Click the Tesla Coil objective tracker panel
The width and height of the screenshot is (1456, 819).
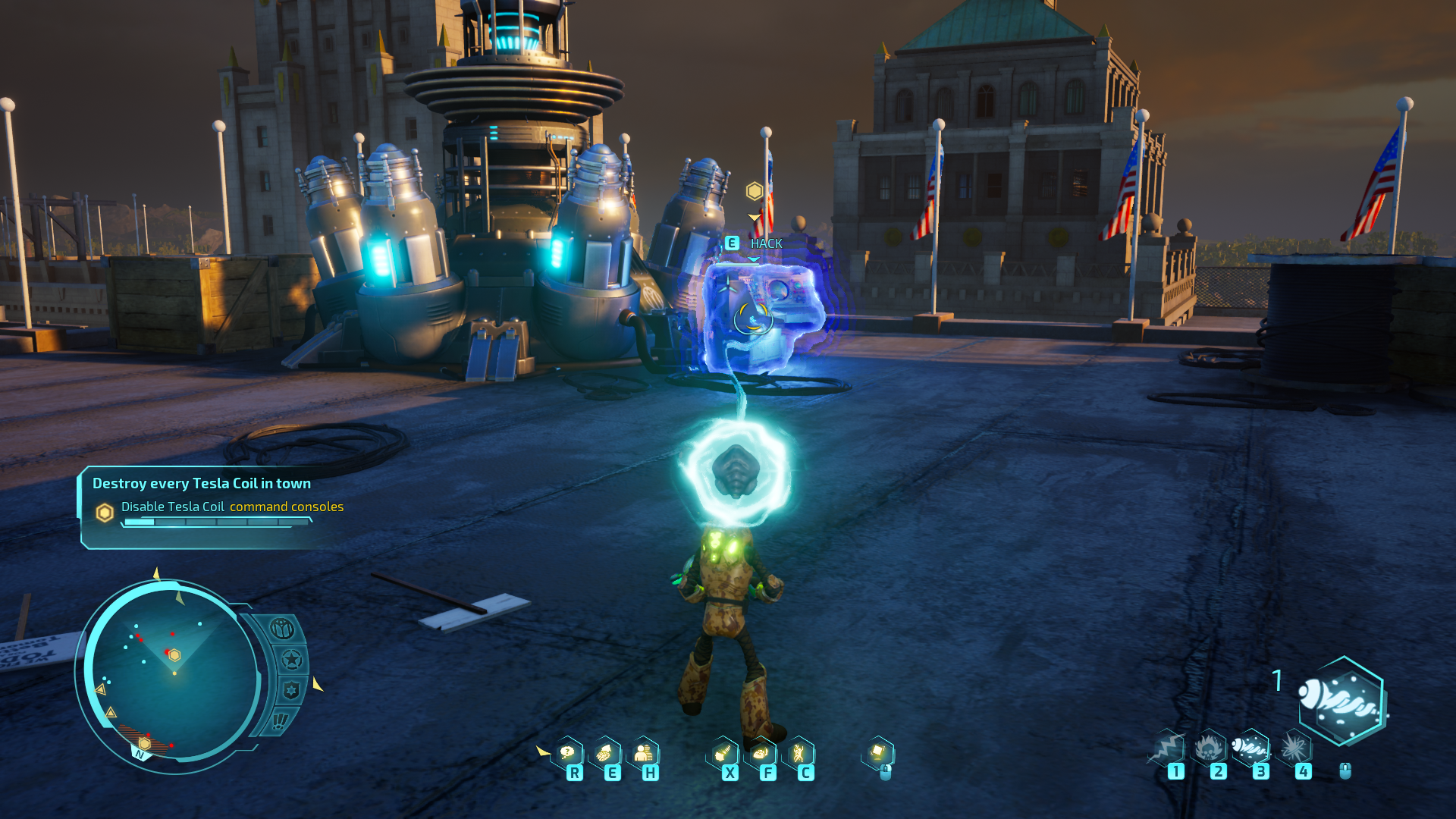click(209, 507)
